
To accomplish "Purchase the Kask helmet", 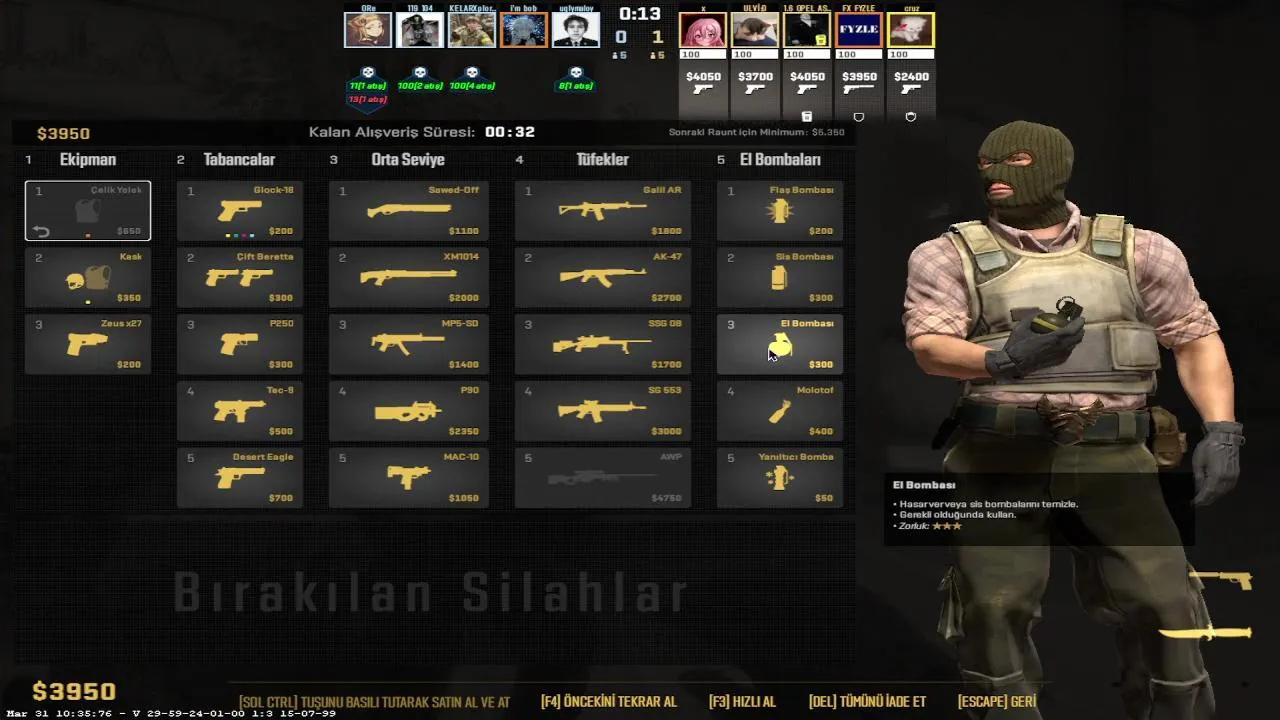I will tap(87, 277).
